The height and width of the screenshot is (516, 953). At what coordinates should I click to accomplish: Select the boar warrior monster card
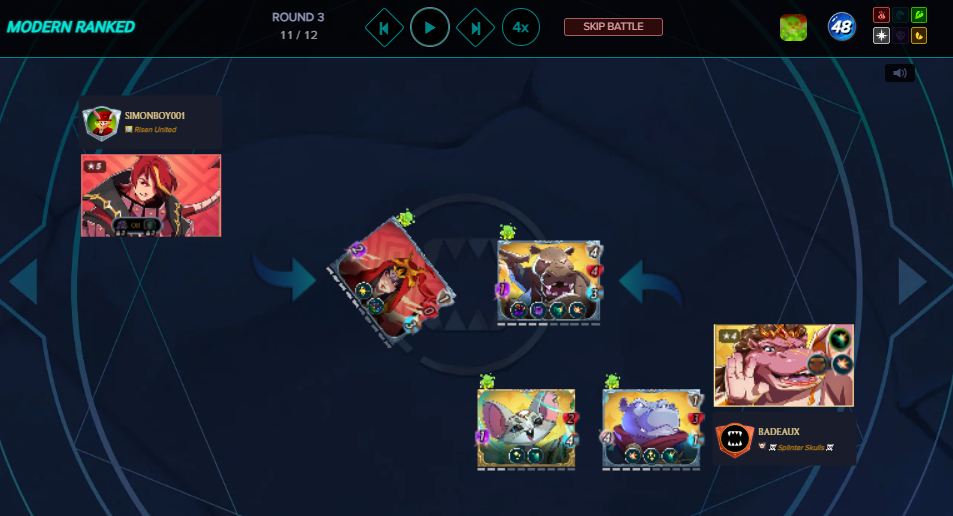point(549,281)
